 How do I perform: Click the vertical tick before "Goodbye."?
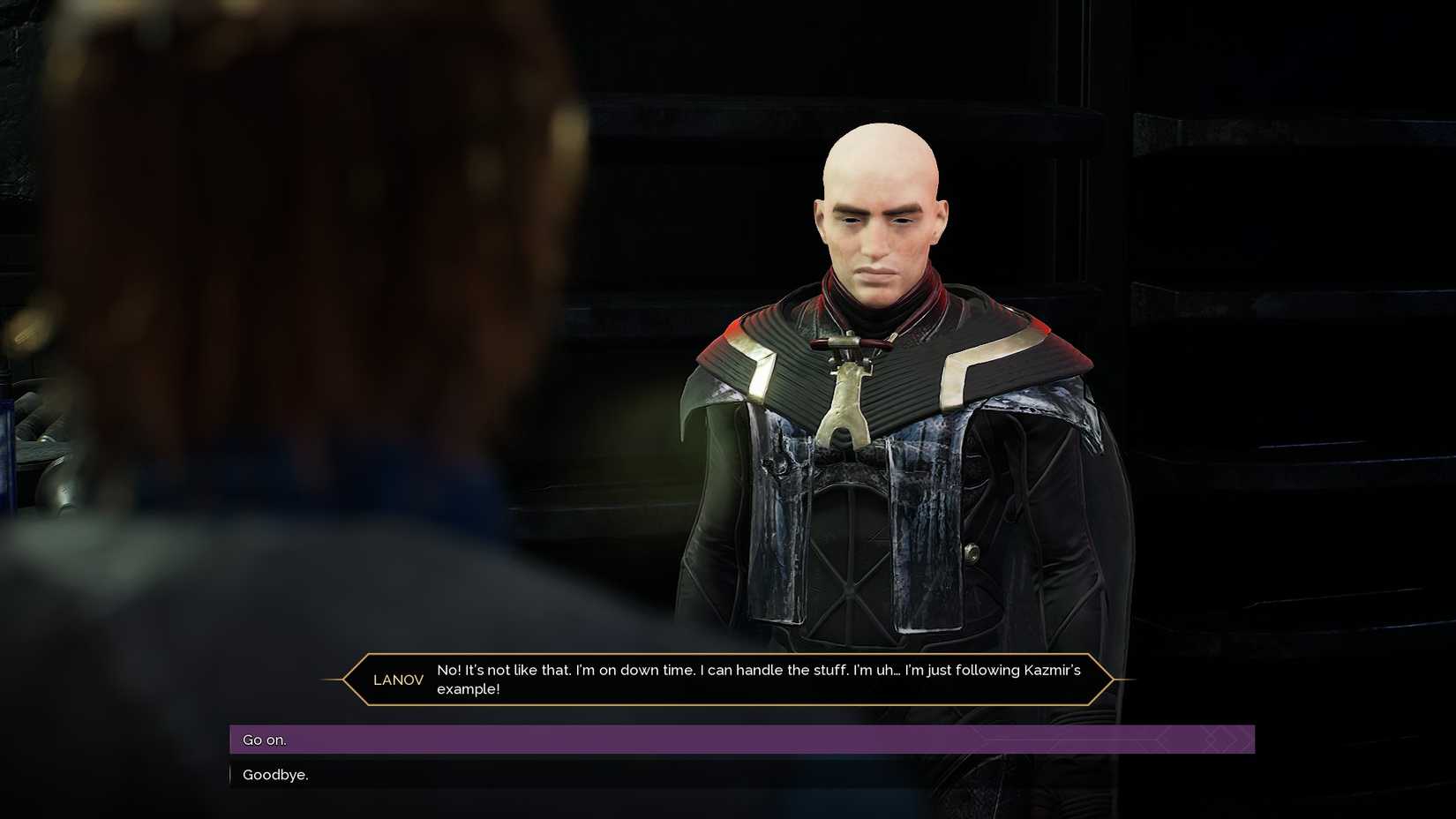coord(232,774)
